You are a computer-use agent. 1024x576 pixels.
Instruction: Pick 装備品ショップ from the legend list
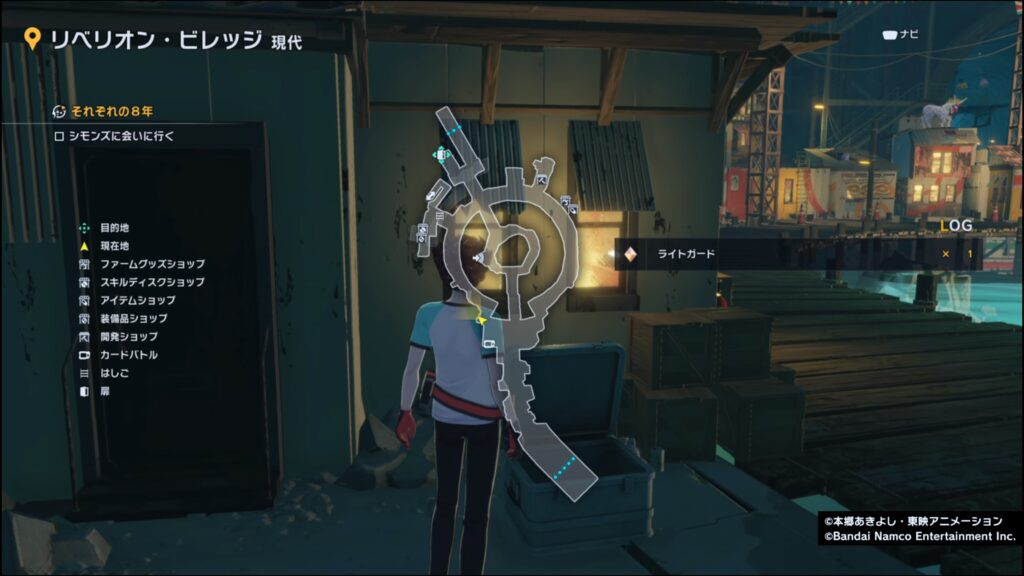[134, 318]
